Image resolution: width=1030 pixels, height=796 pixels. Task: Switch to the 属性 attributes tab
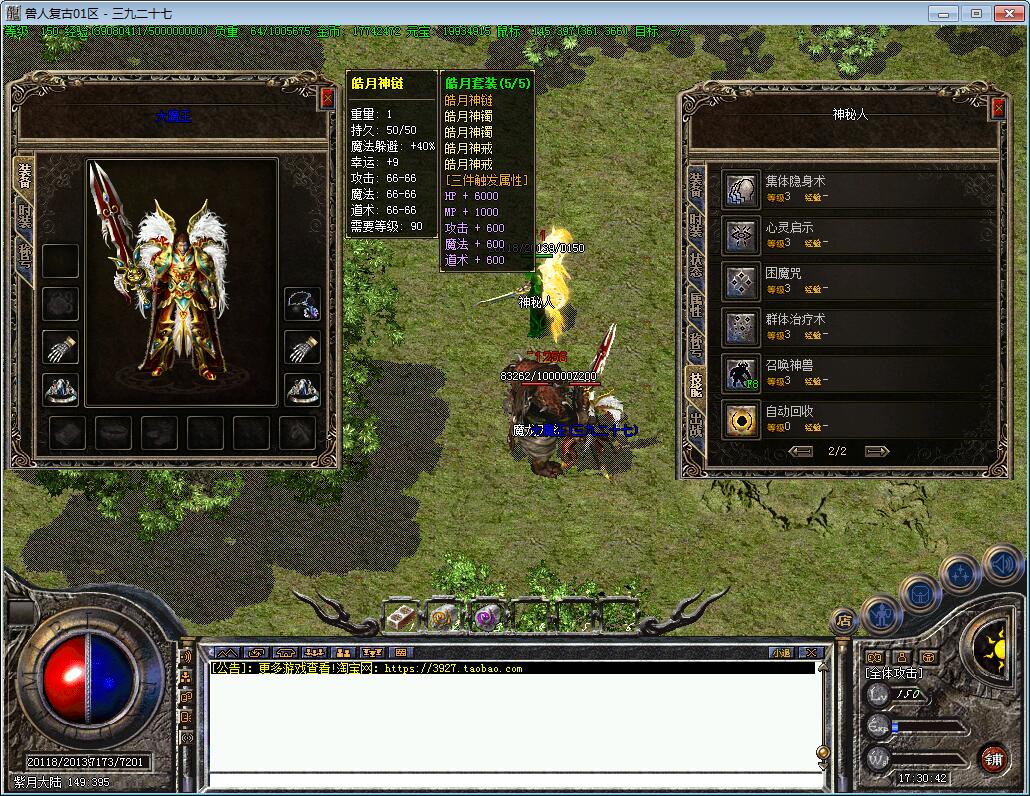point(695,305)
